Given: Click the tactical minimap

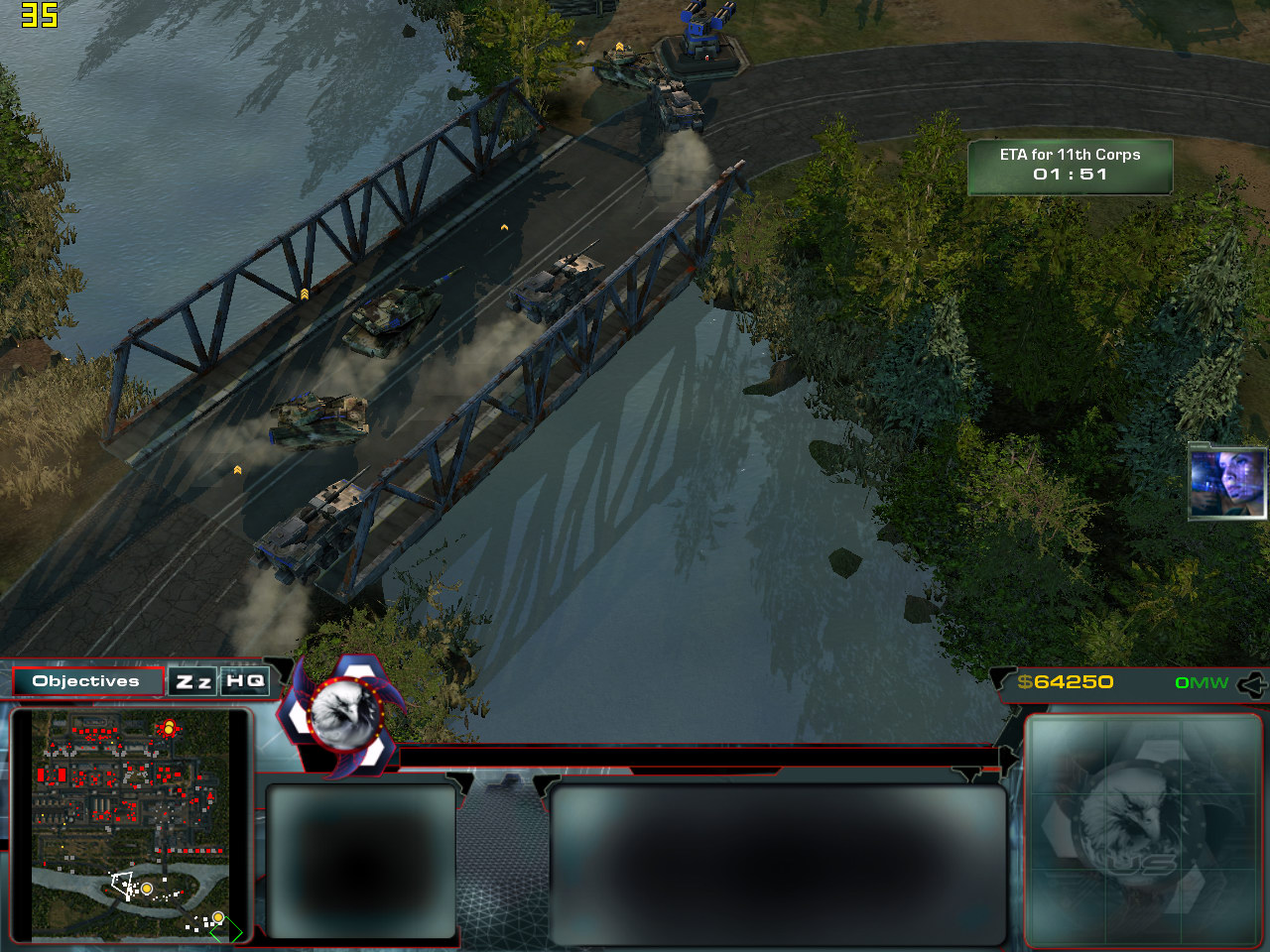Looking at the screenshot, I should coord(131,825).
